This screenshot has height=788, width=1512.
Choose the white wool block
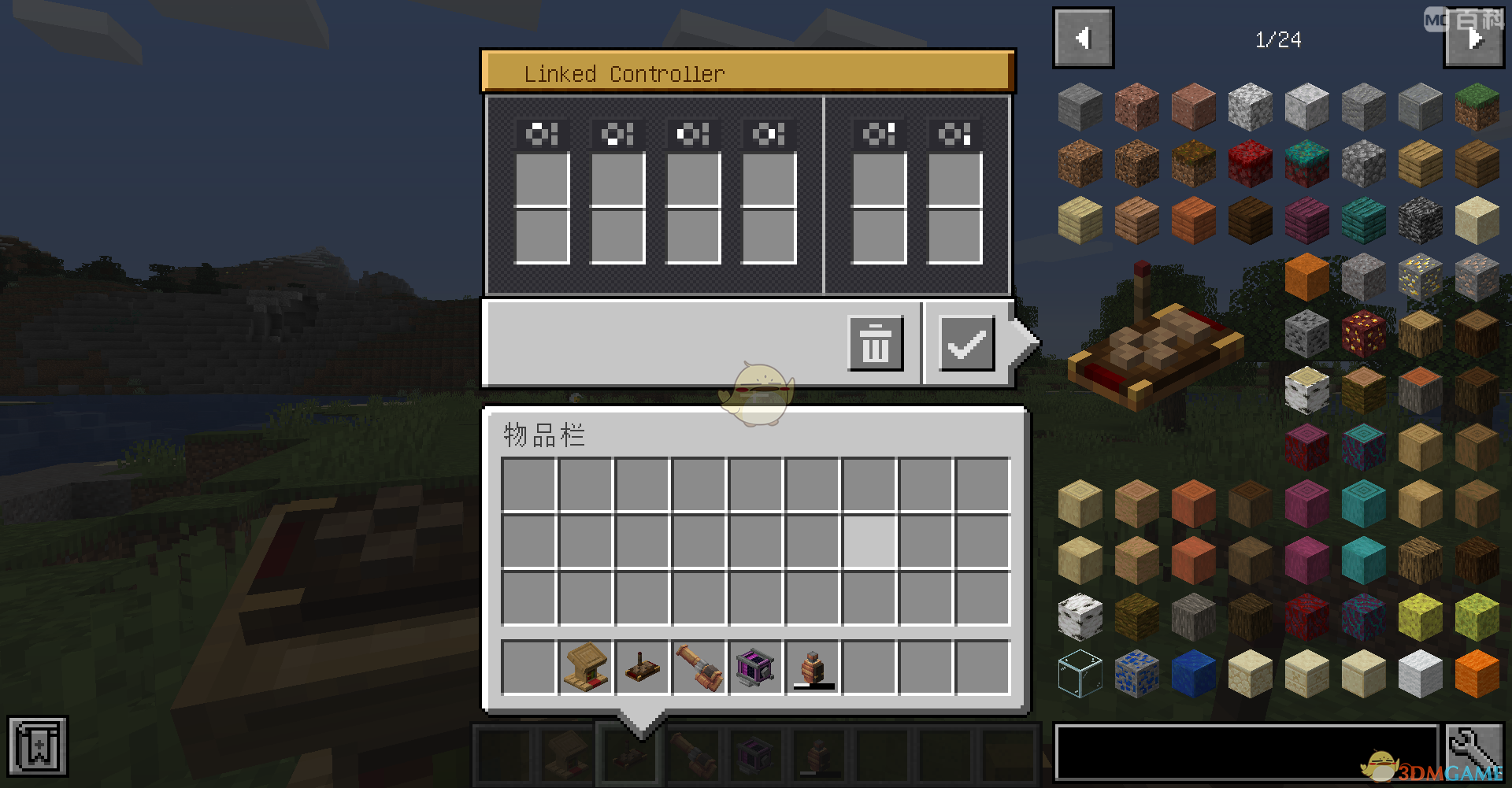[1420, 674]
